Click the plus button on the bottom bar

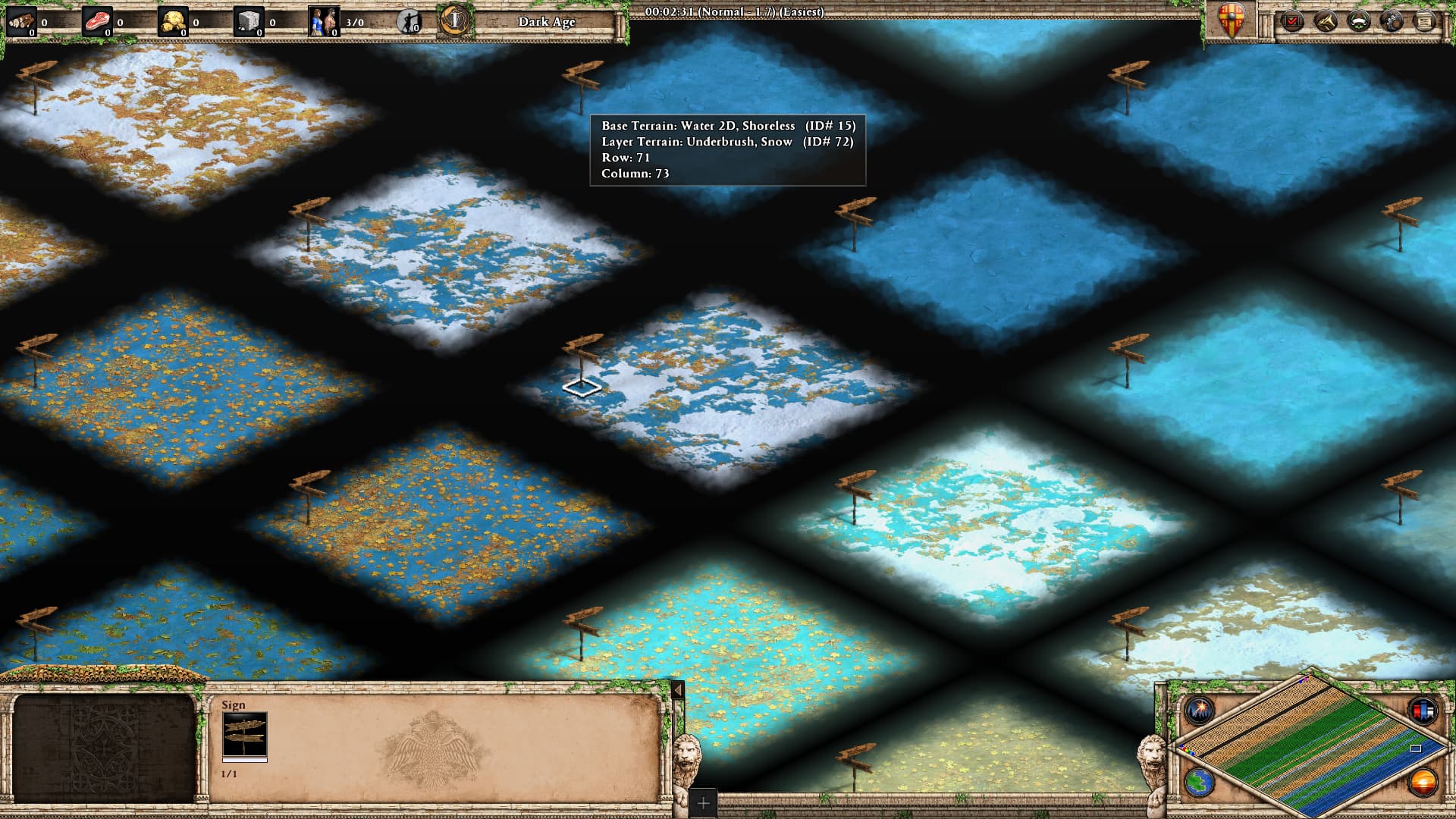[703, 802]
